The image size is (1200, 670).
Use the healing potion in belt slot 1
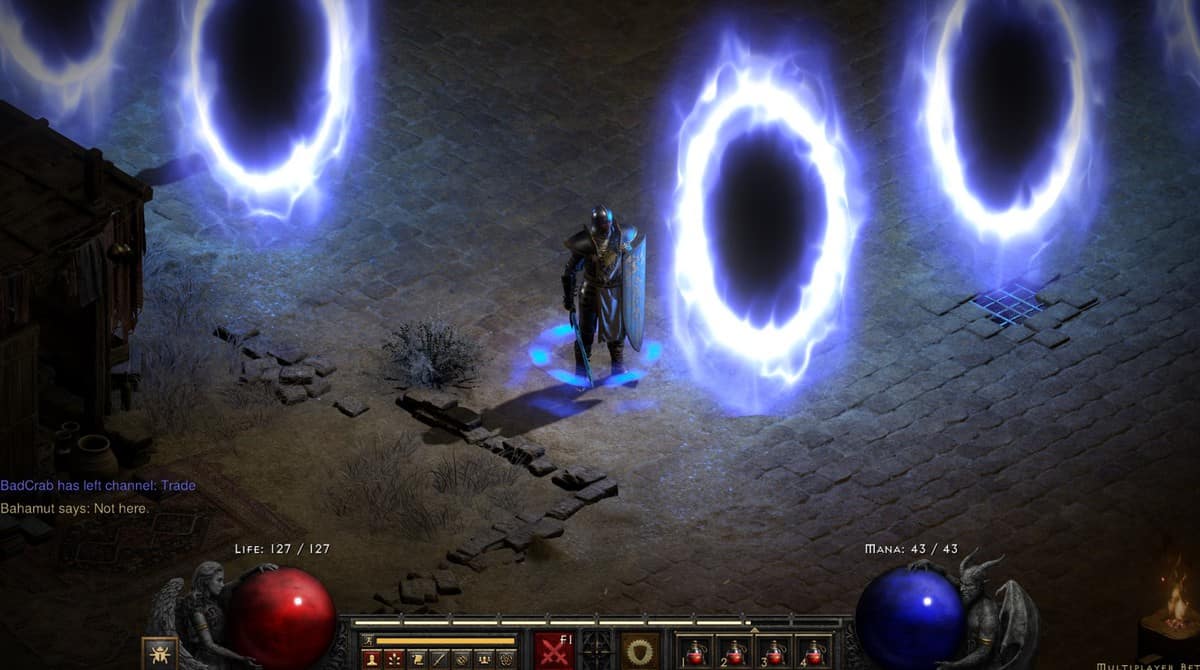[x=697, y=651]
